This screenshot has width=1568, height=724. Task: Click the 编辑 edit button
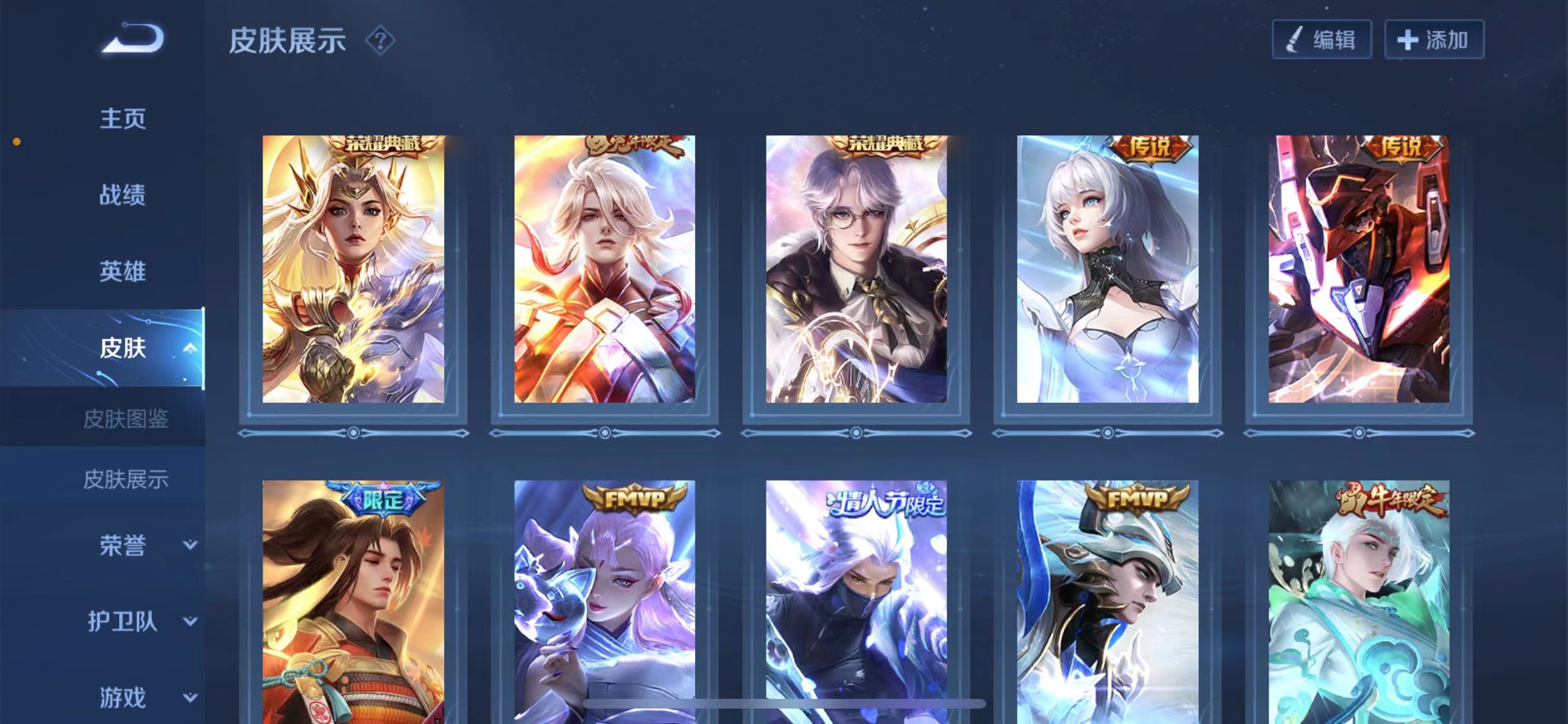pyautogui.click(x=1321, y=40)
